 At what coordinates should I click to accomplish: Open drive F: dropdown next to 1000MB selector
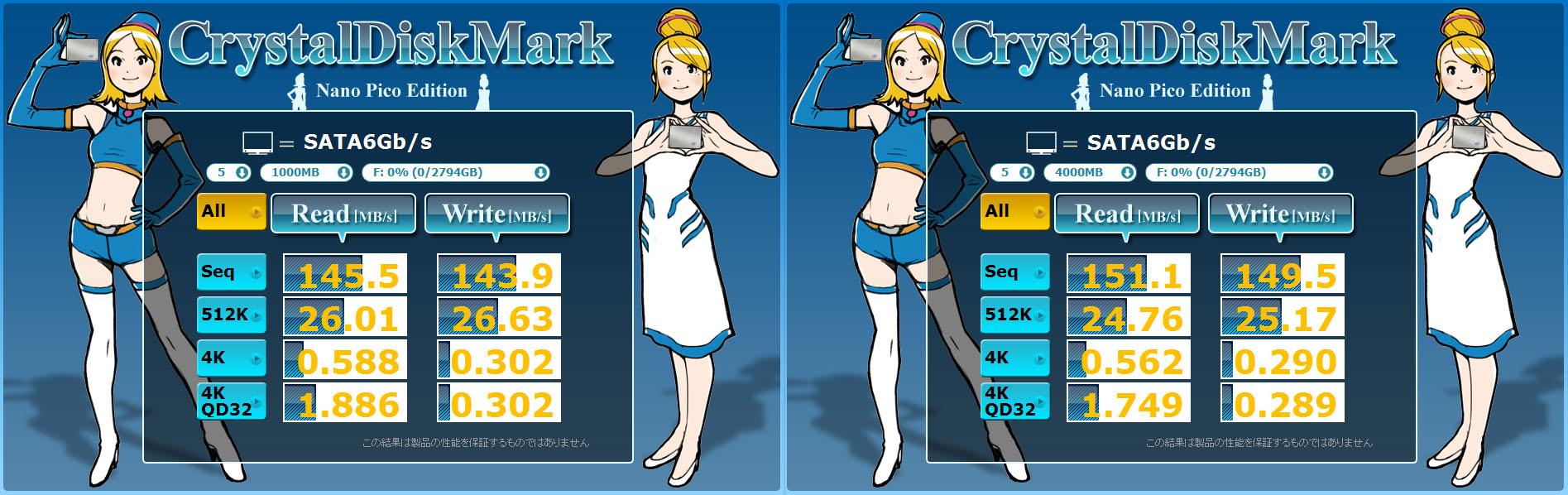click(455, 172)
